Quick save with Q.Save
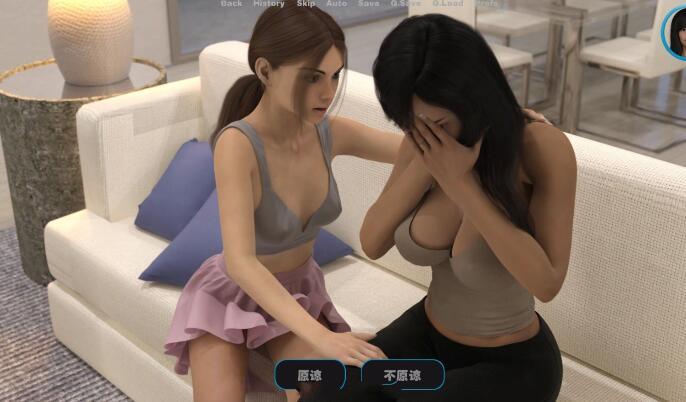 click(x=405, y=4)
